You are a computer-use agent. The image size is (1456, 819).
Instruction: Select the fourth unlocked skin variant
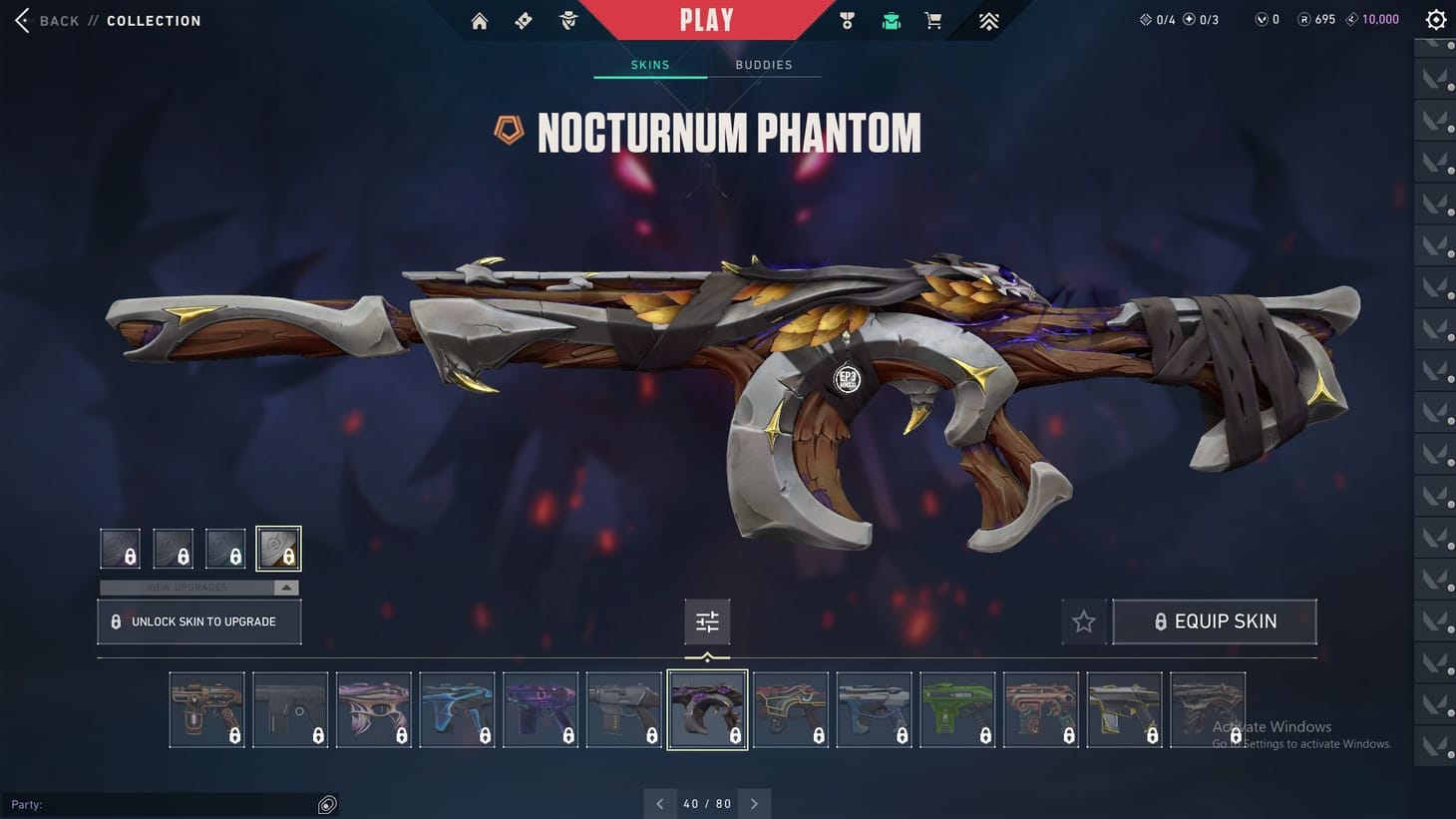click(x=279, y=548)
